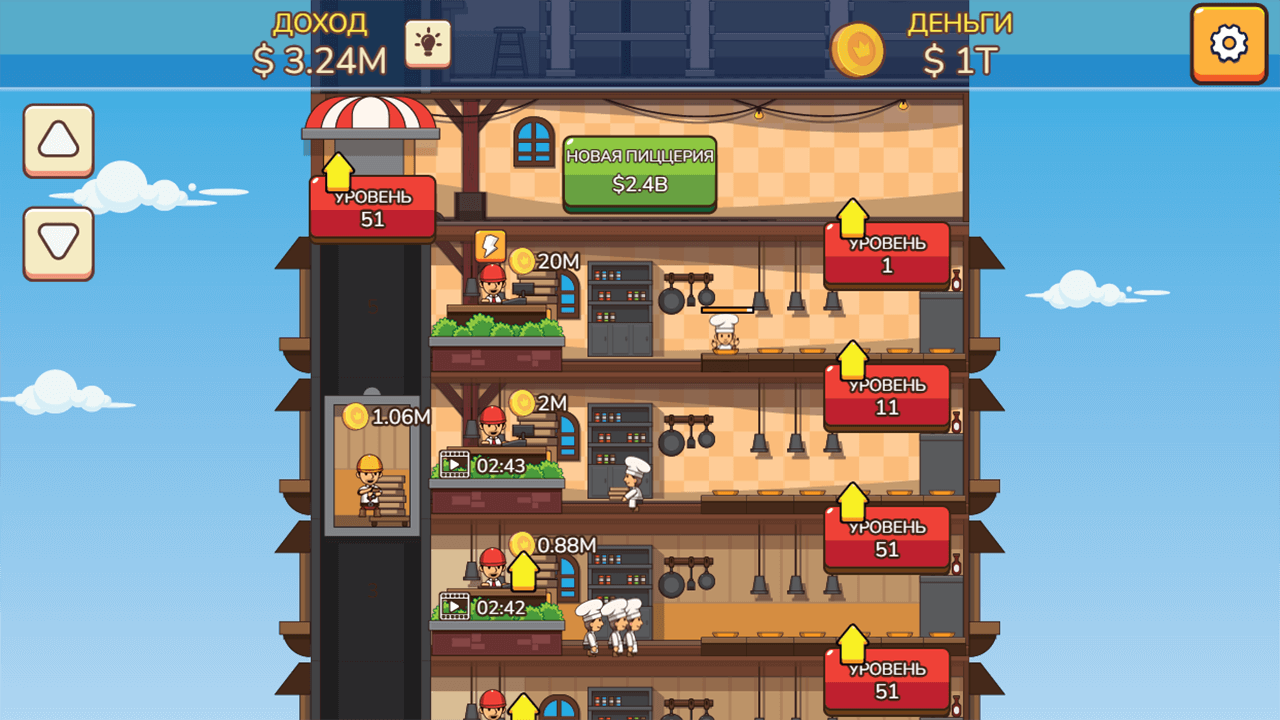Open the settings gear icon
Screen dimensions: 1280x720
(1228, 44)
